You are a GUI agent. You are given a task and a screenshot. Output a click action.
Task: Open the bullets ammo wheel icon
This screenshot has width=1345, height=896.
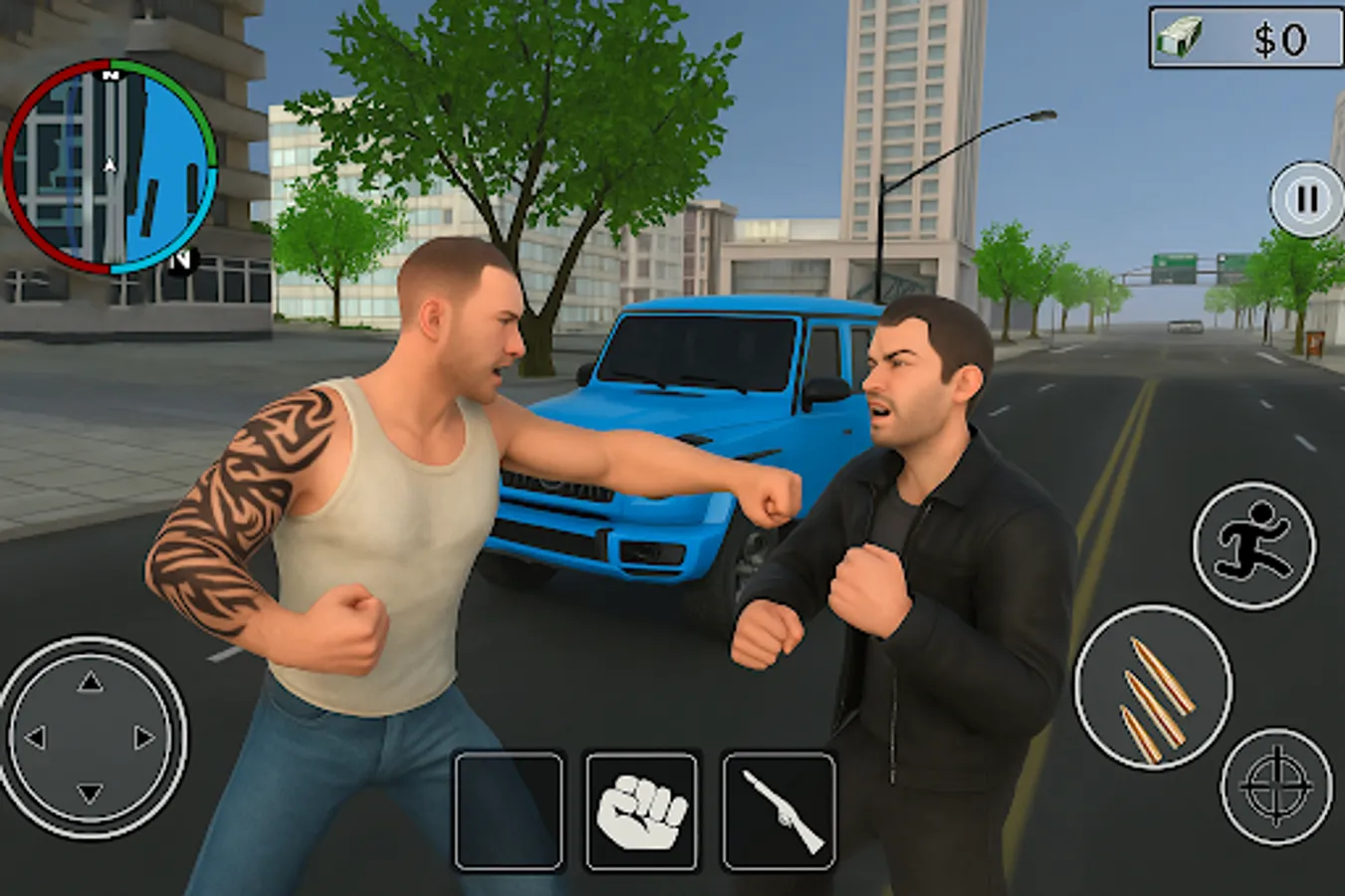1155,689
